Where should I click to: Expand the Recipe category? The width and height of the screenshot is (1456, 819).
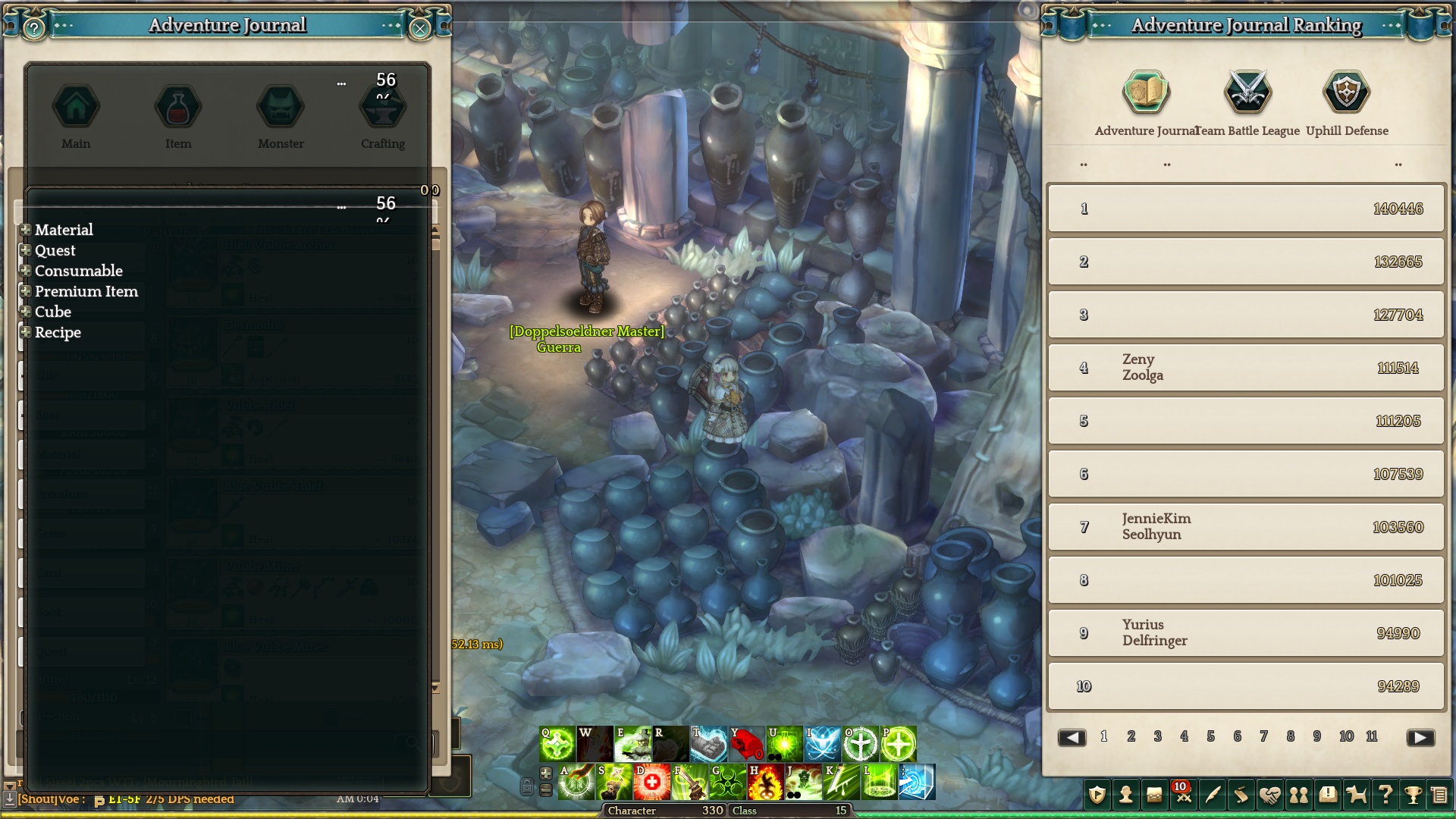tap(26, 332)
